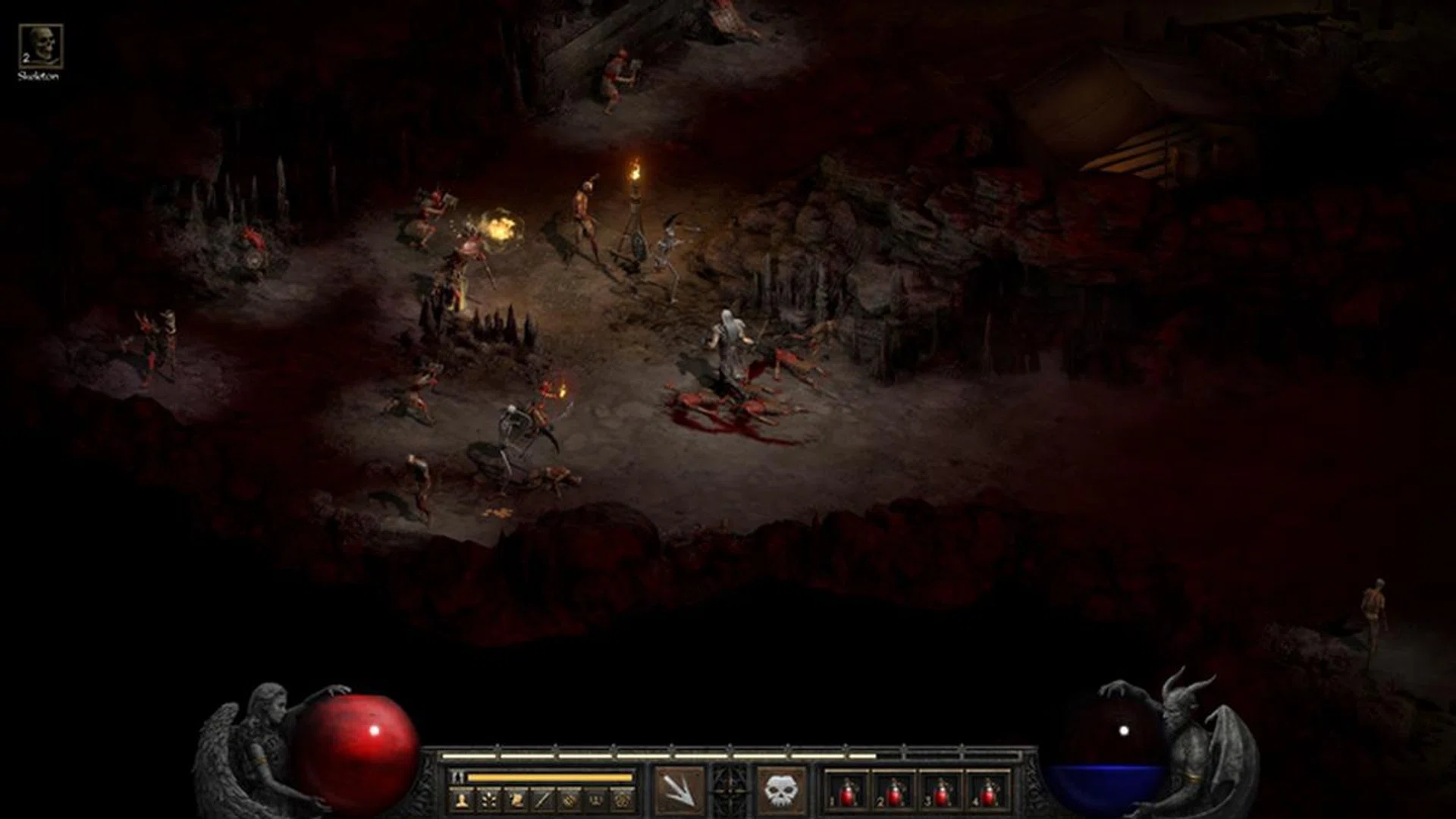Toggle the run/walk icon beside stamina bar
The width and height of the screenshot is (1456, 819).
tap(457, 777)
